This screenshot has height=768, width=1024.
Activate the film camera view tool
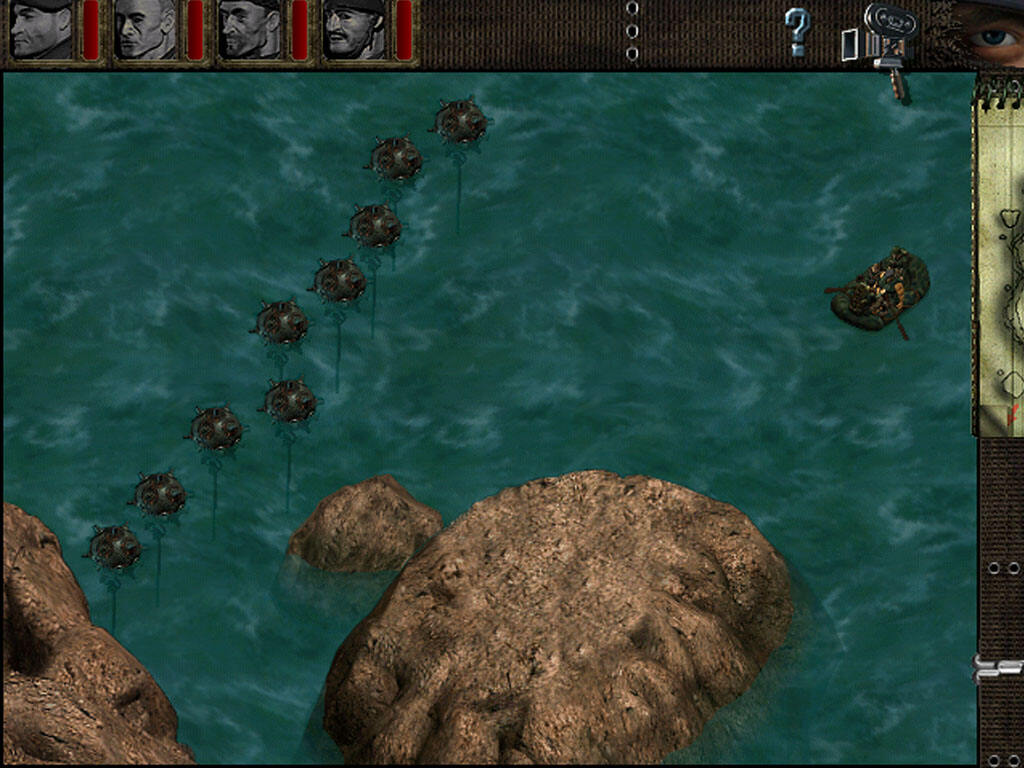(886, 42)
